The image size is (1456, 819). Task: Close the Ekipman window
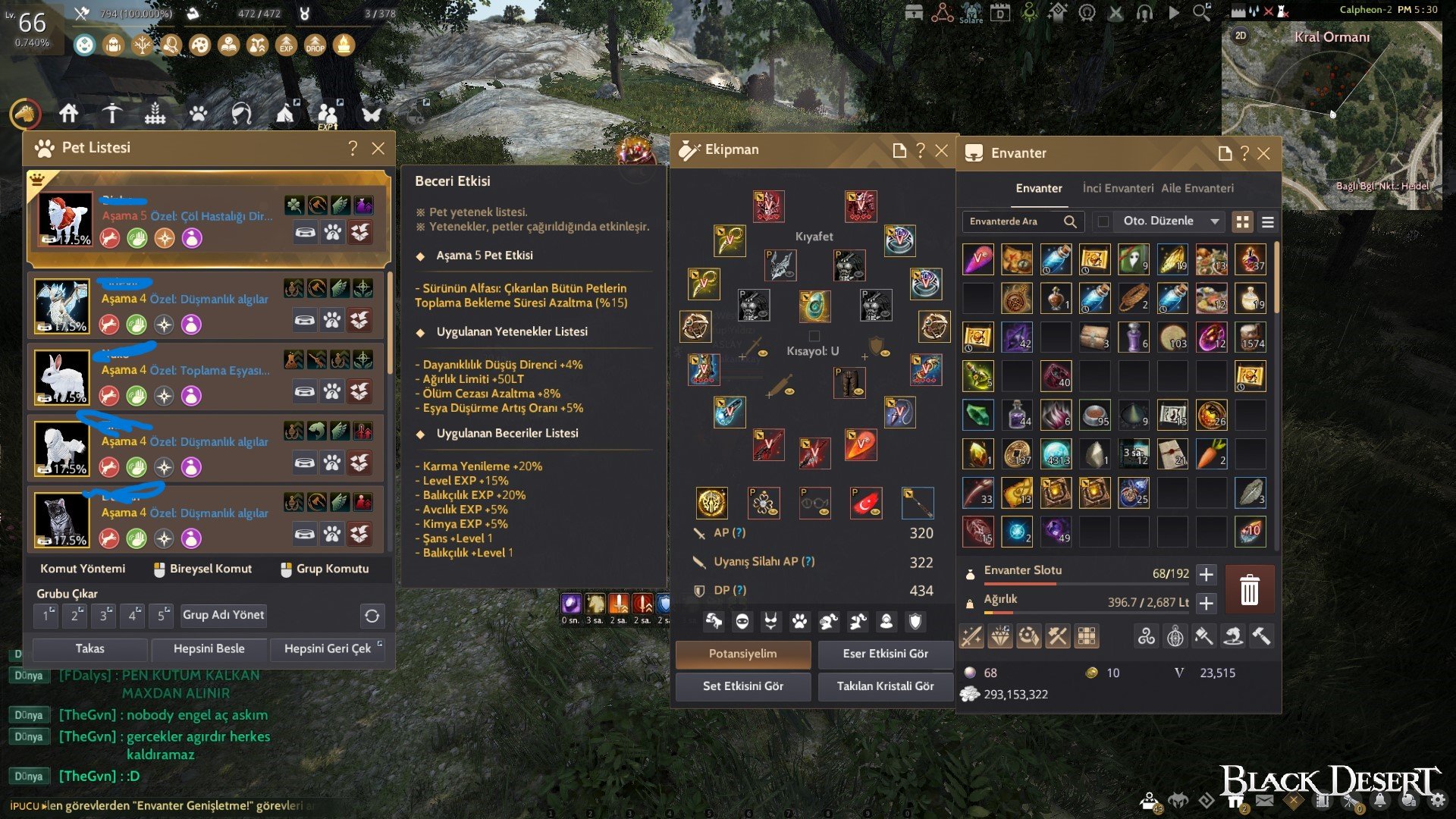(x=941, y=150)
